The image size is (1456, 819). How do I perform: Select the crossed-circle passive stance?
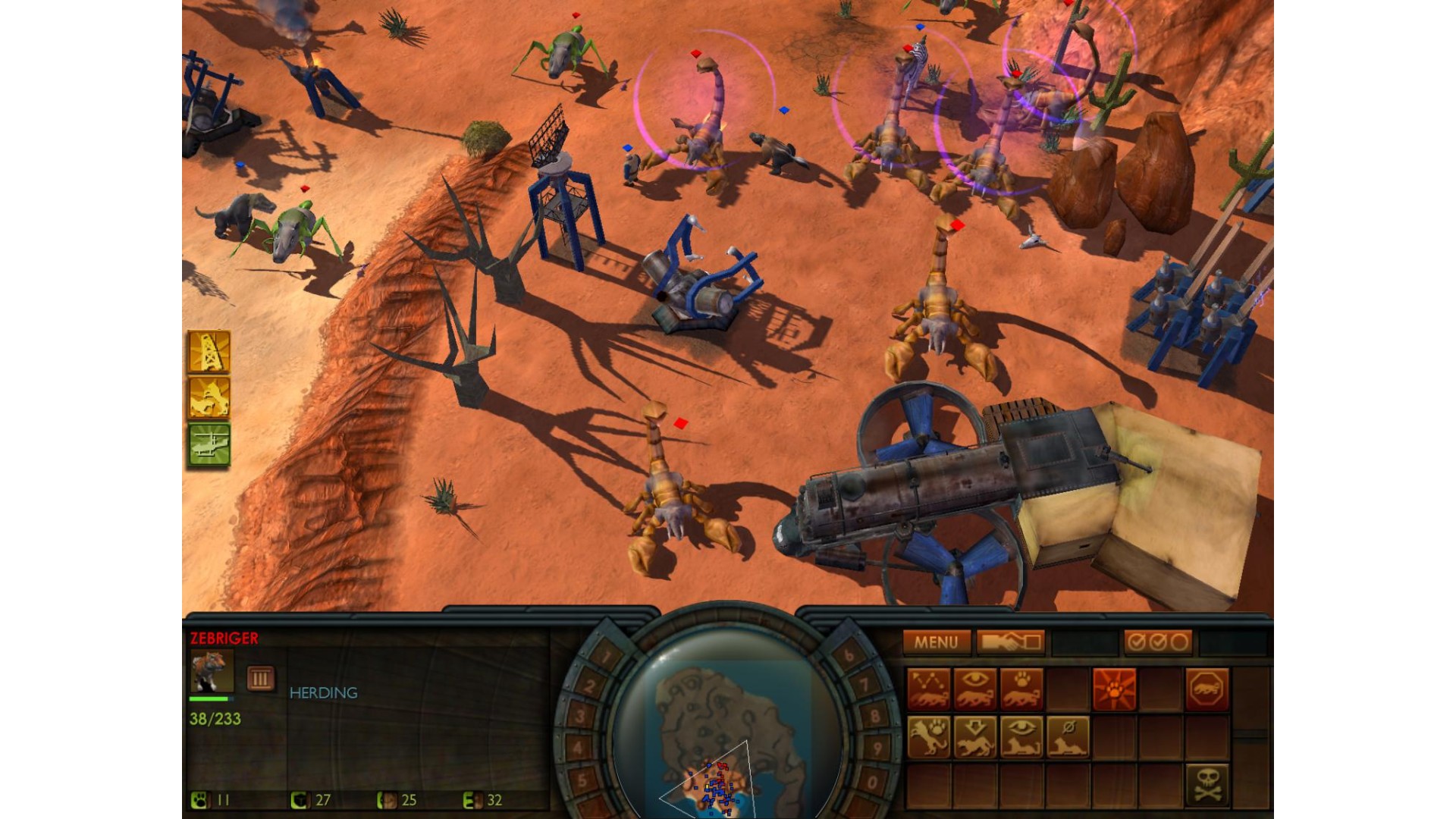click(x=1068, y=736)
